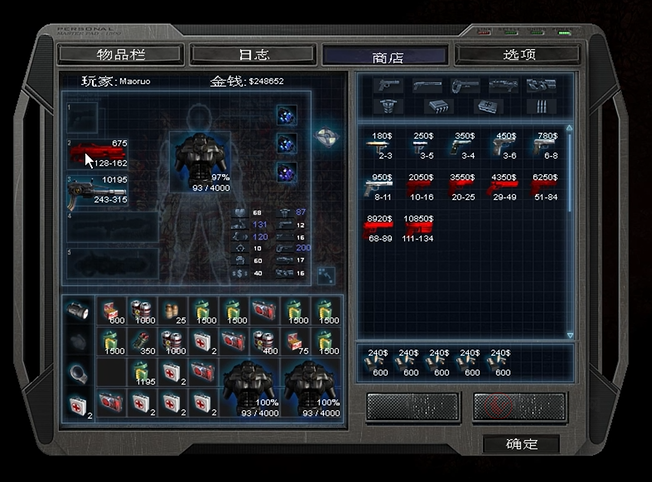Select the flashlight slot in the inventory
Screen dimensions: 652x482
[77, 312]
